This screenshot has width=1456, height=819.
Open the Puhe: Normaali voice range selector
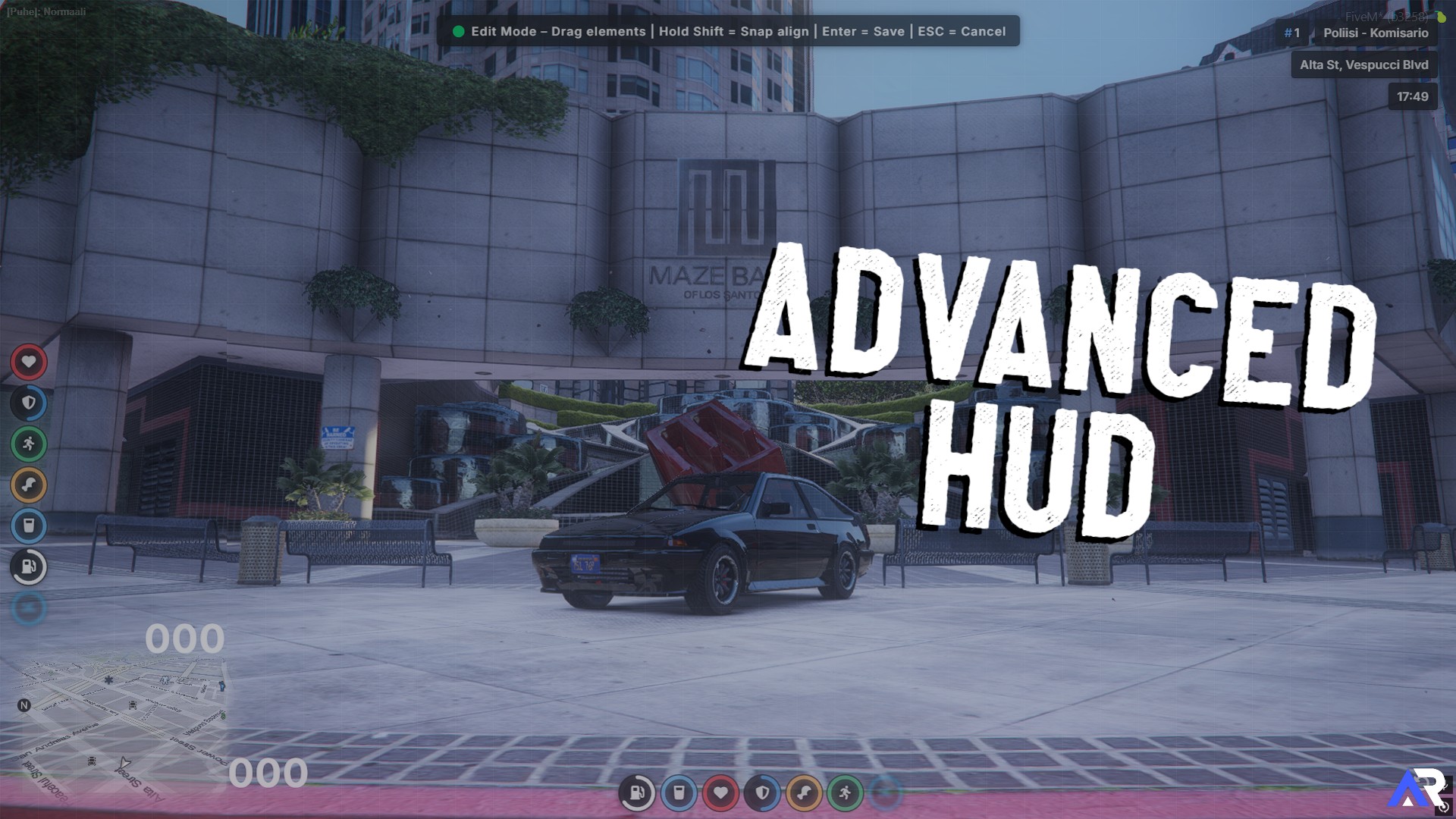[x=45, y=11]
